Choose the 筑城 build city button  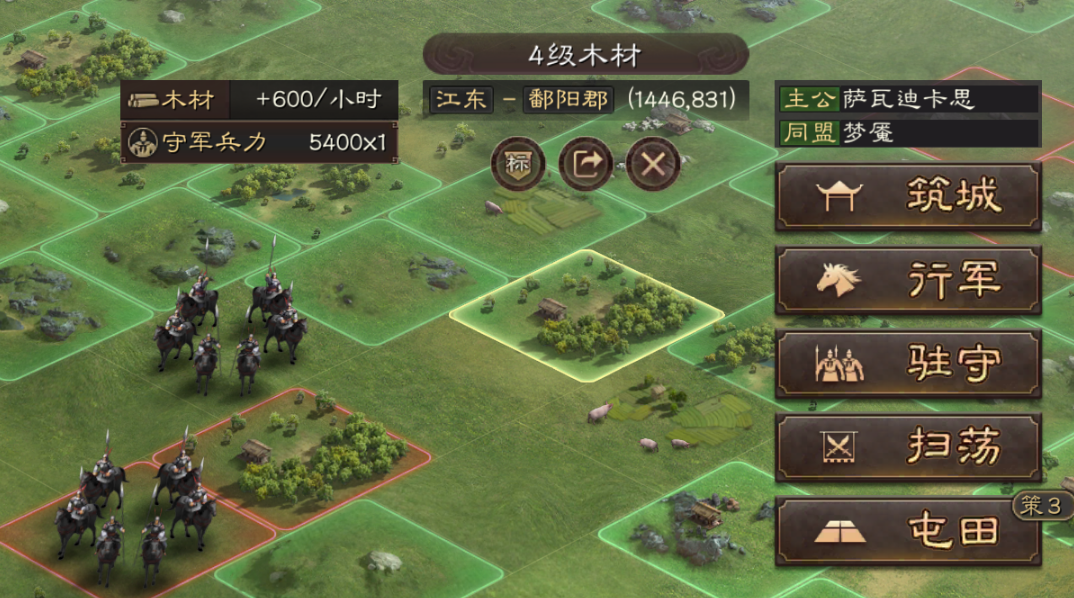908,197
